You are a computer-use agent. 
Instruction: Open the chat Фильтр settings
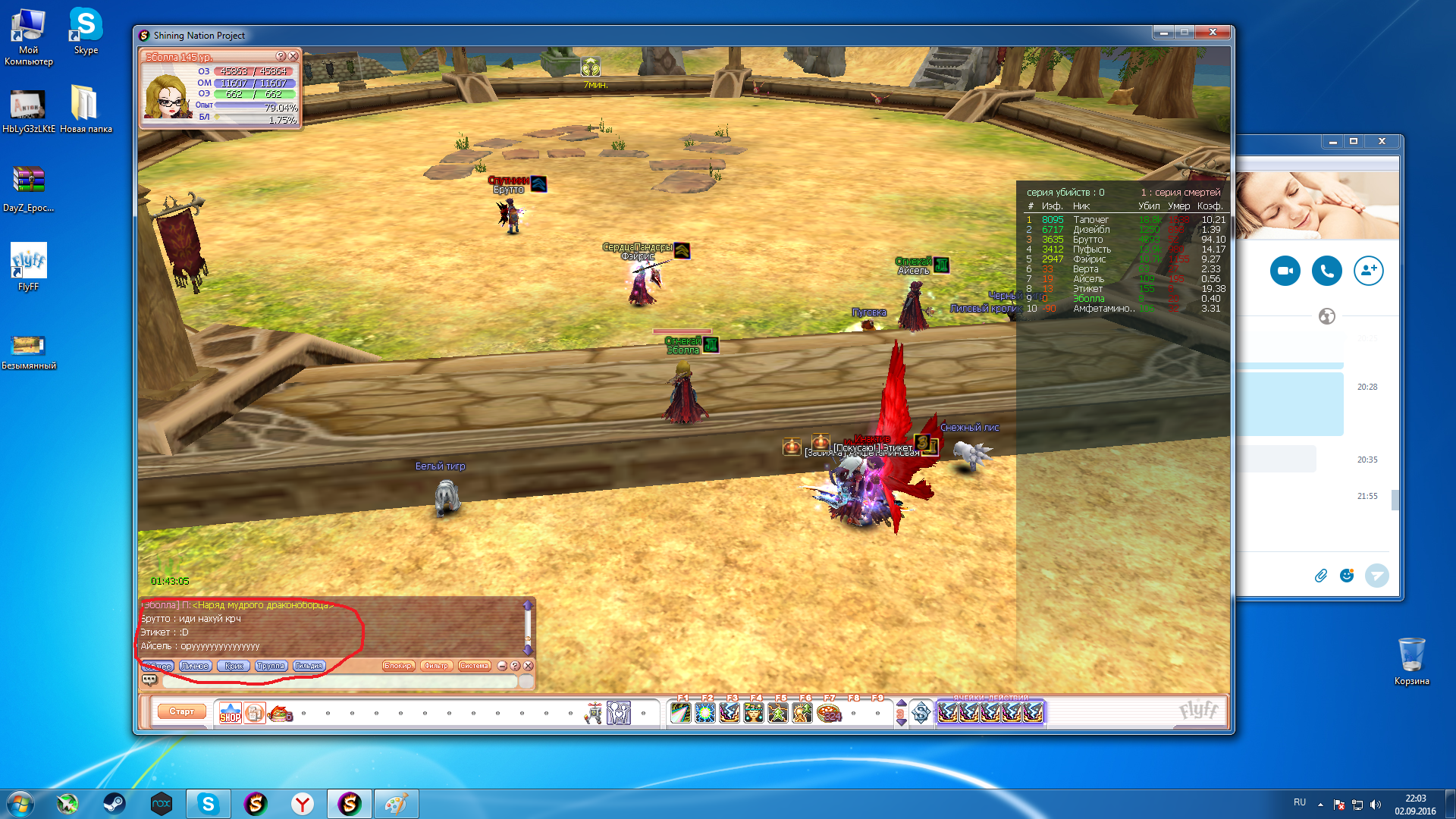(436, 666)
